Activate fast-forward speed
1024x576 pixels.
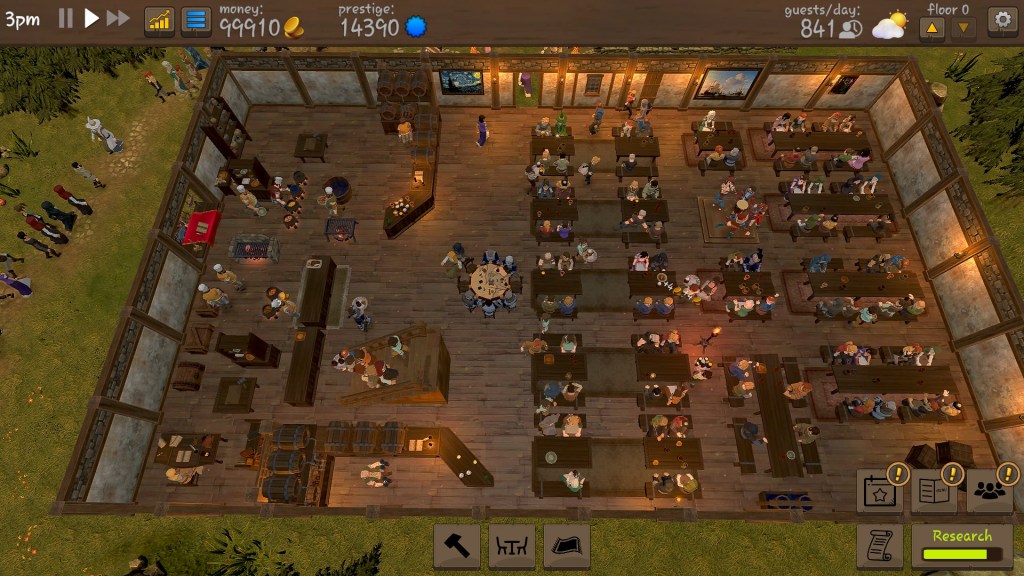pos(118,19)
